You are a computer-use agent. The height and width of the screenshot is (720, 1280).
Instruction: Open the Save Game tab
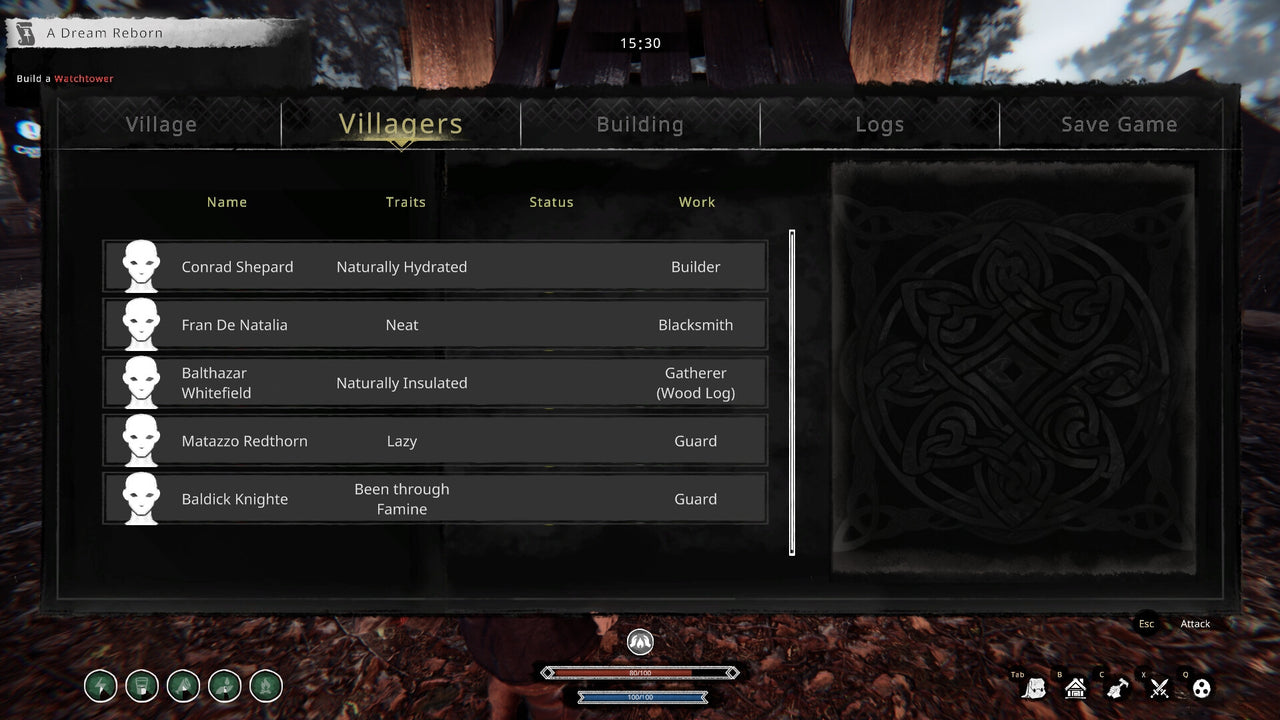pyautogui.click(x=1119, y=124)
